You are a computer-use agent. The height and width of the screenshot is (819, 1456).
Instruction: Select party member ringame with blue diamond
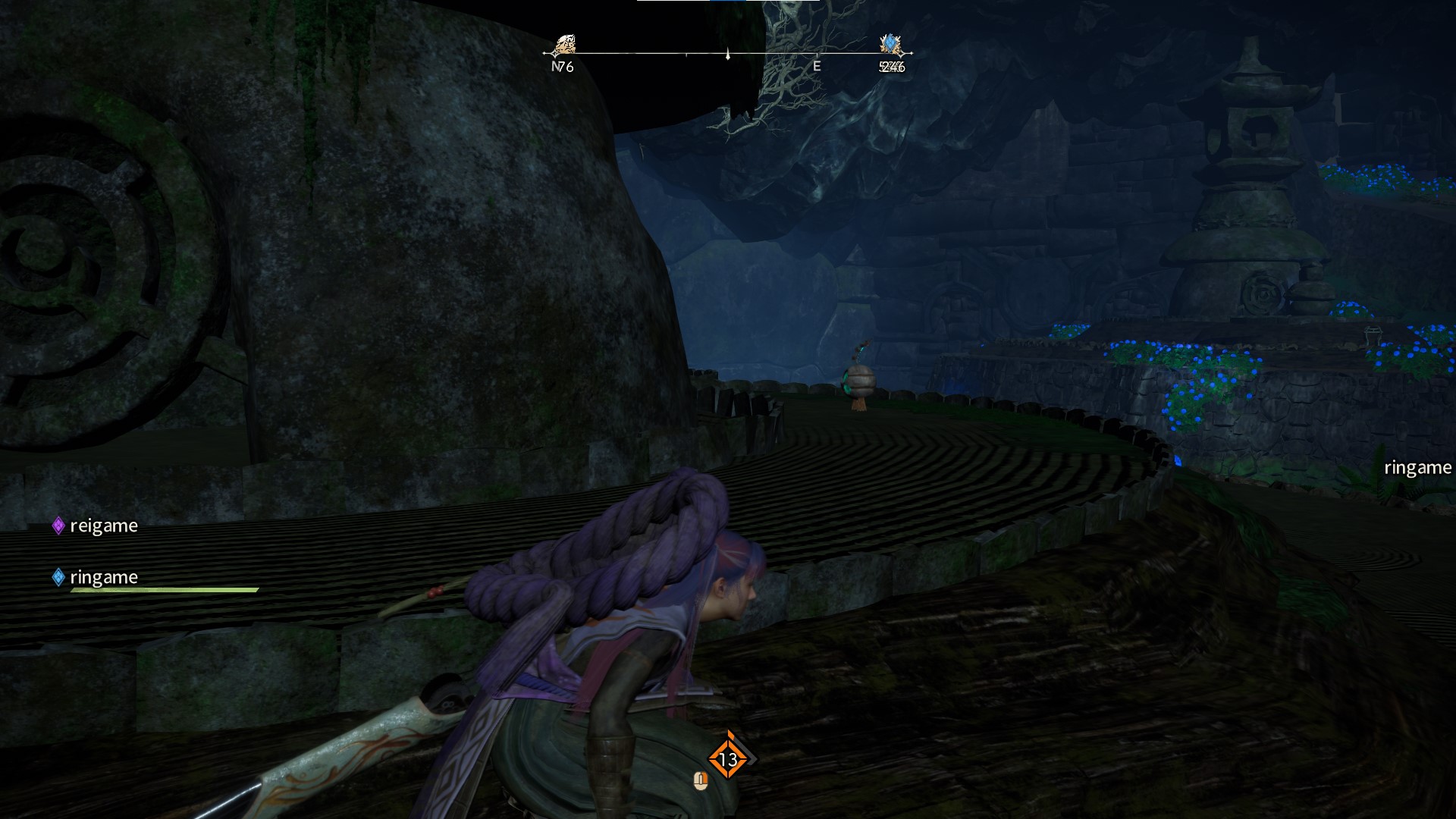point(96,577)
